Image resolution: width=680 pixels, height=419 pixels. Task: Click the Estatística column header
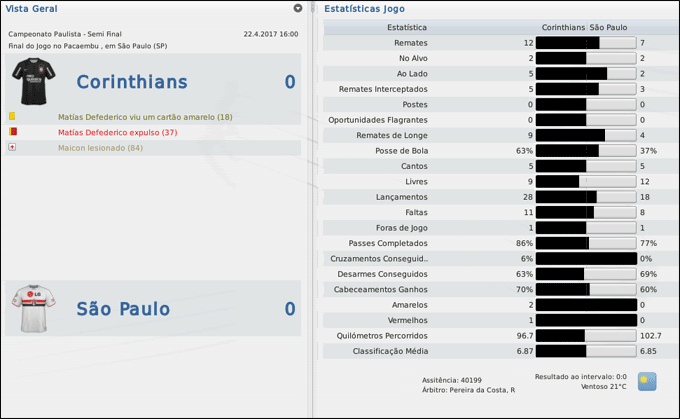coord(406,28)
